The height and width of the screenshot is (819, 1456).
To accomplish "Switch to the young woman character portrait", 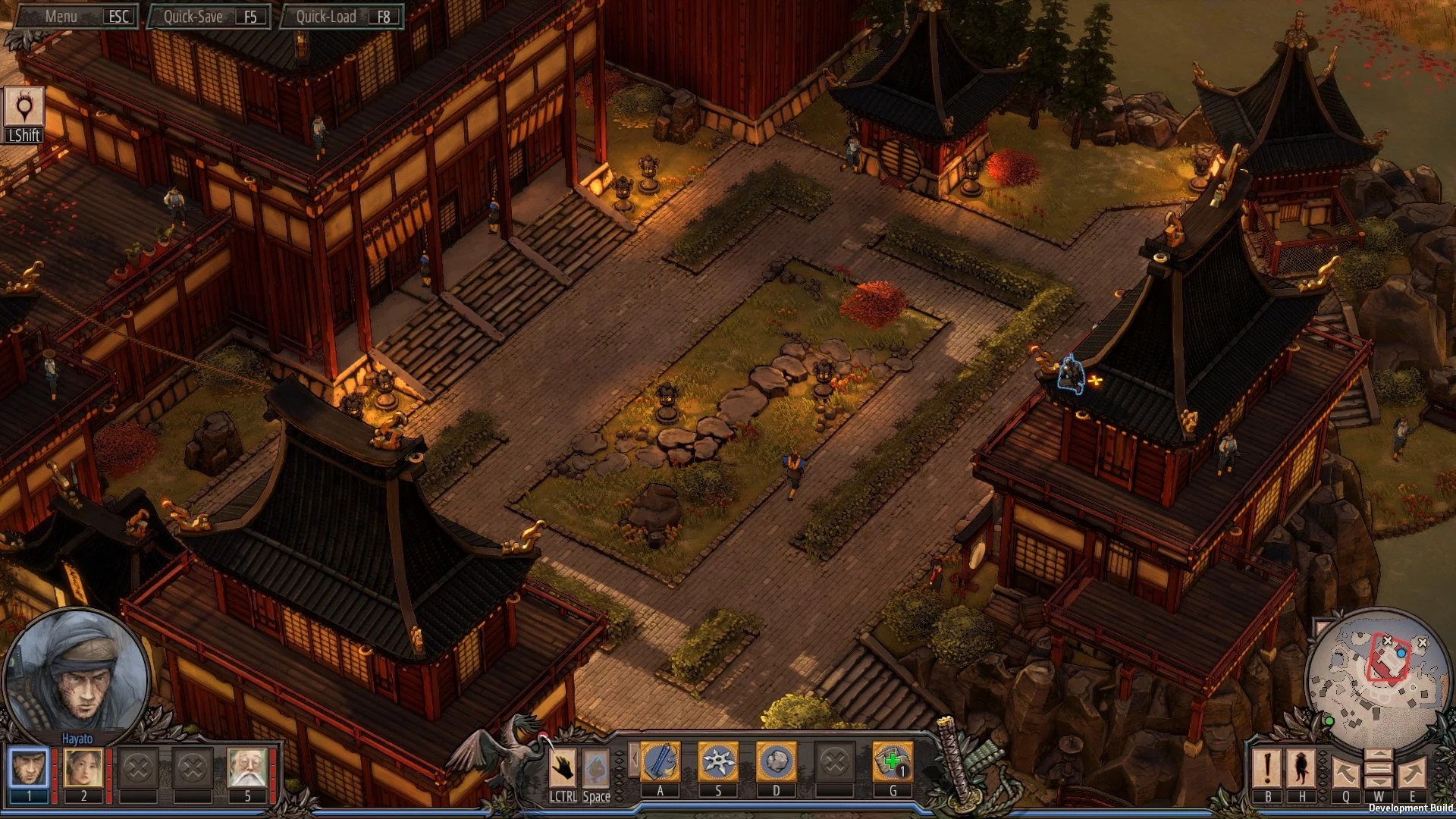I will (x=83, y=767).
